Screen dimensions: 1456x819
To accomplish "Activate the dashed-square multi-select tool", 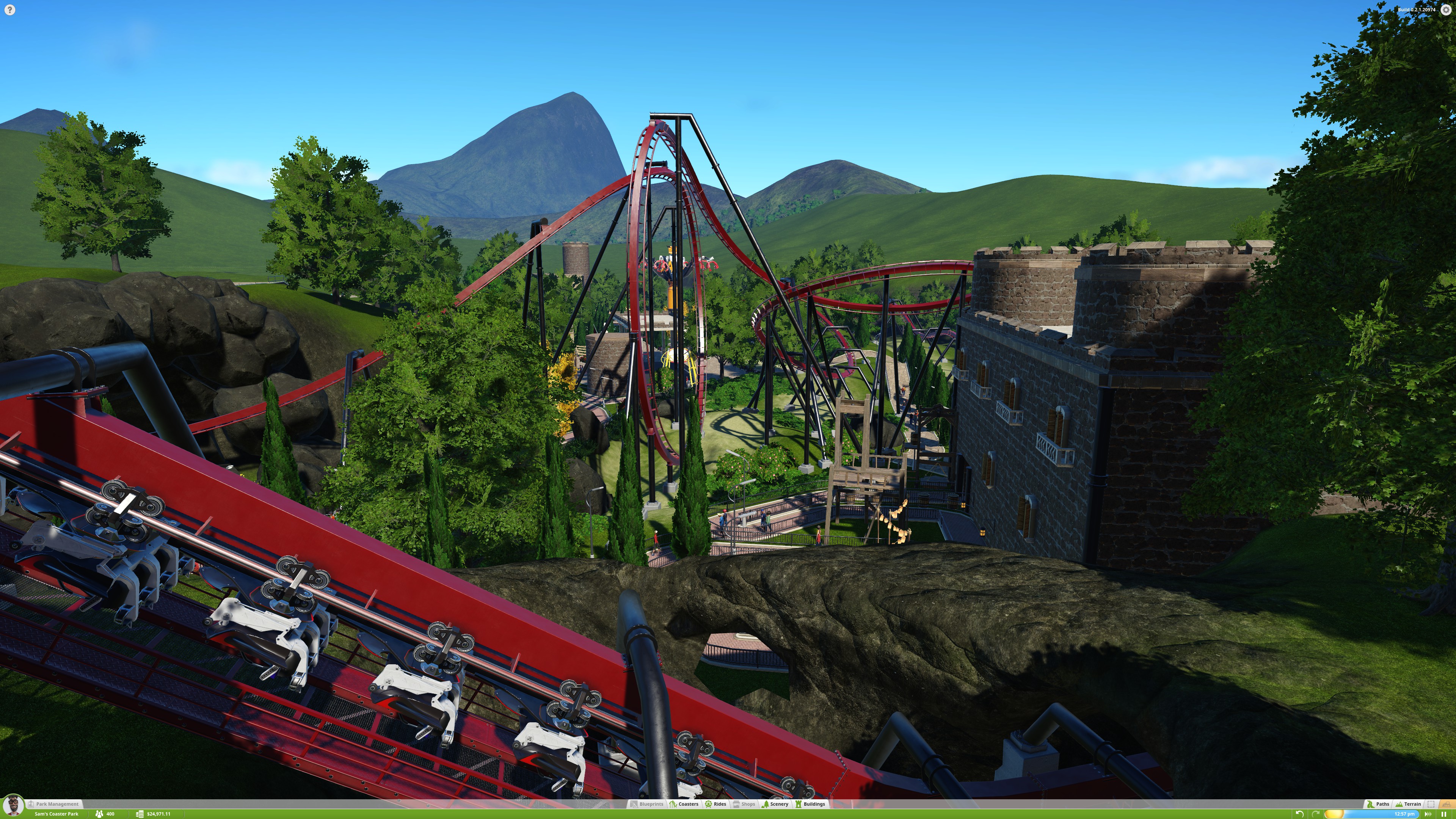I will point(1431,804).
